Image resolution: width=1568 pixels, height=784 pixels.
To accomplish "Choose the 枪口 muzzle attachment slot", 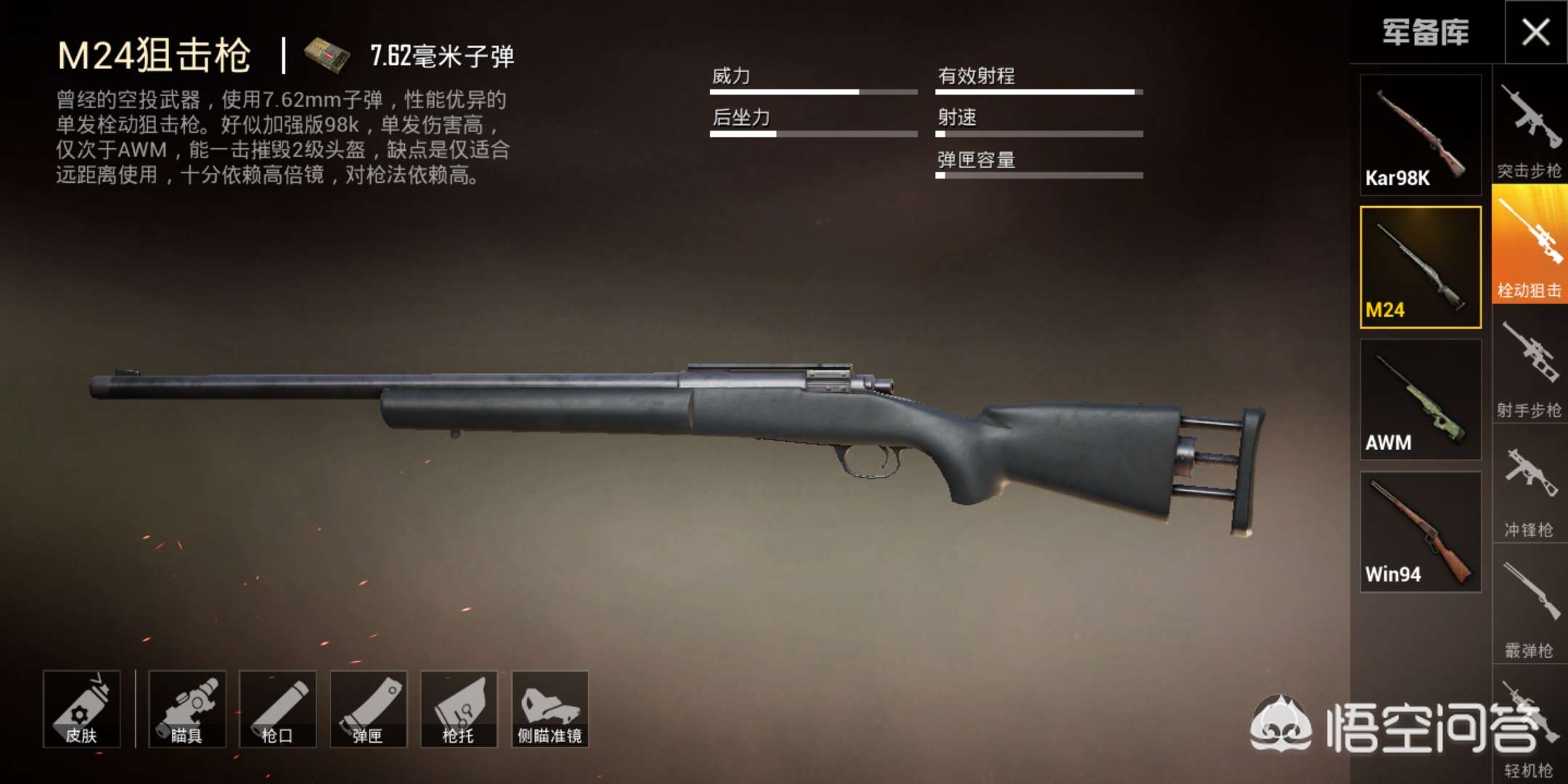I will click(277, 709).
